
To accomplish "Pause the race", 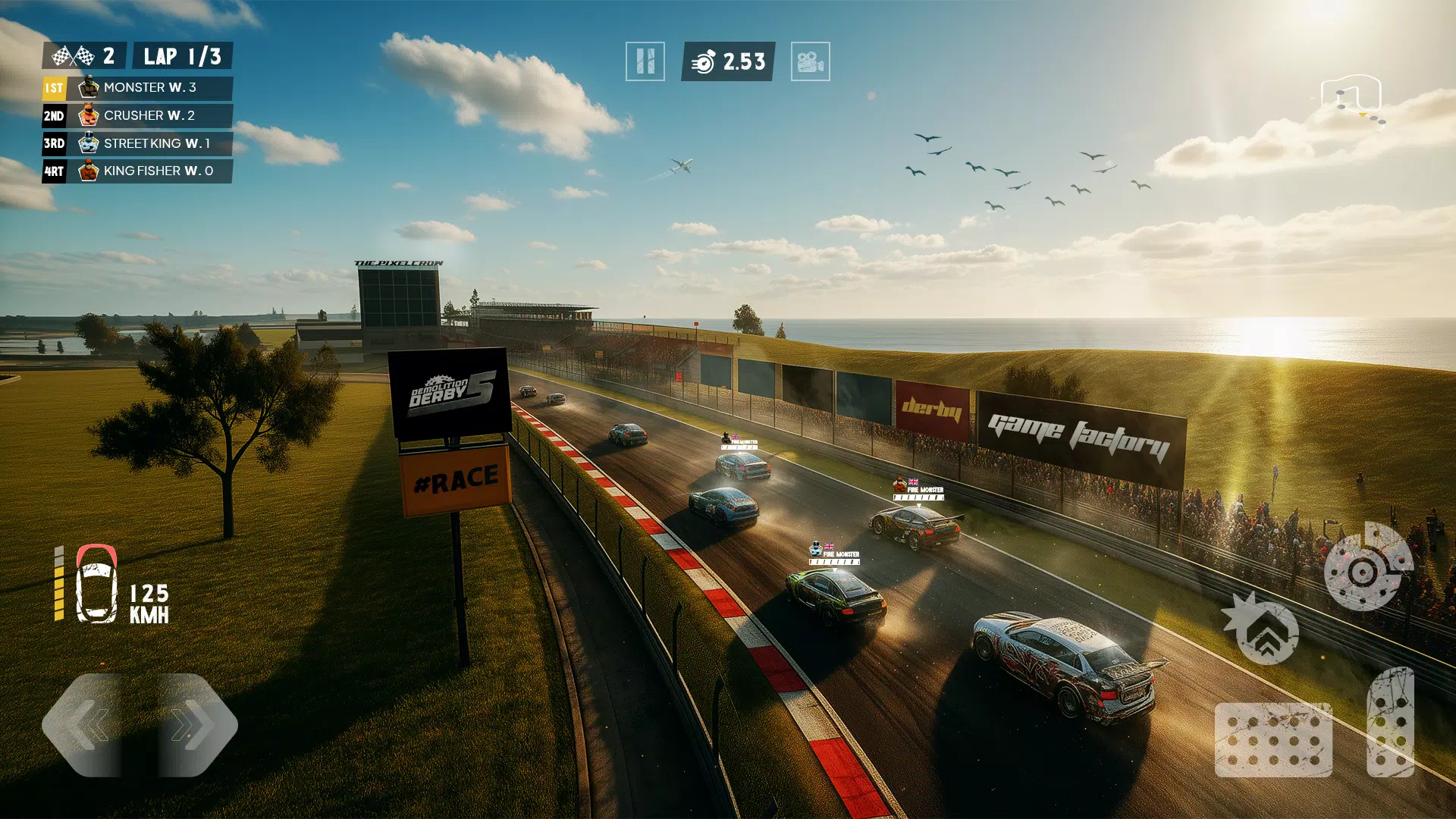I will [x=645, y=61].
